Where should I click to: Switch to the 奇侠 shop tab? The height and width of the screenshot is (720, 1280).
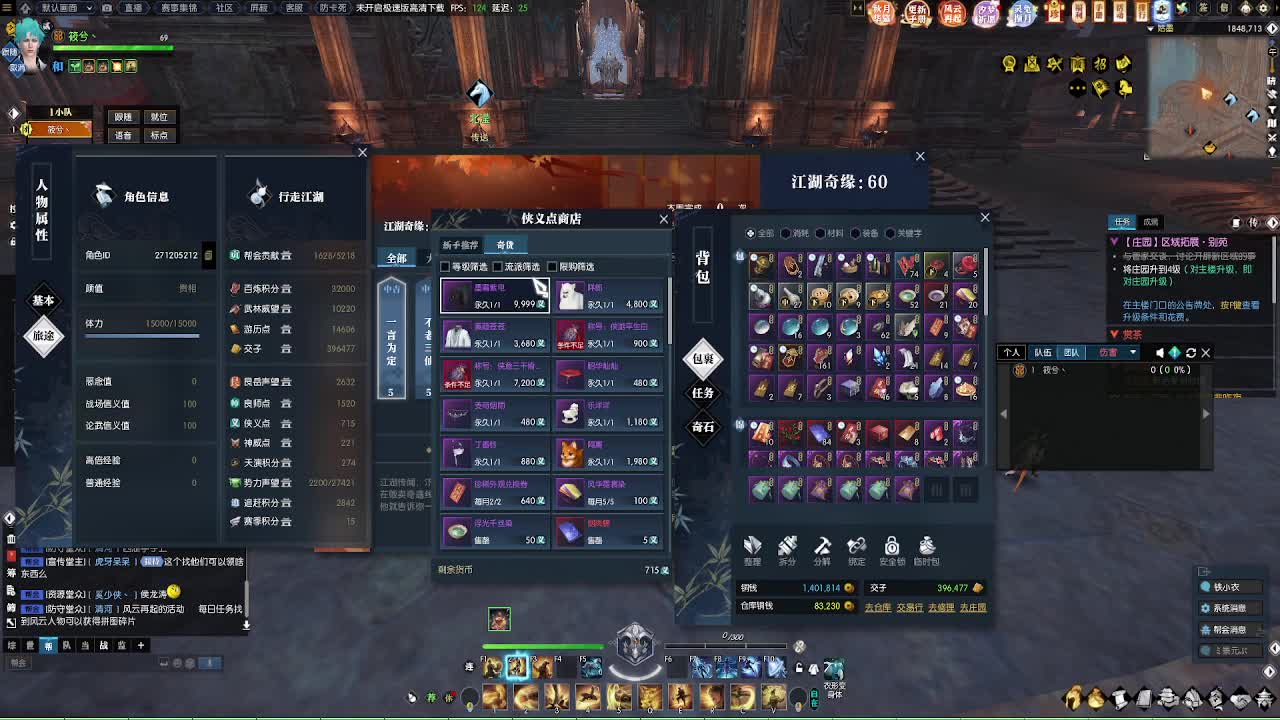(x=505, y=244)
